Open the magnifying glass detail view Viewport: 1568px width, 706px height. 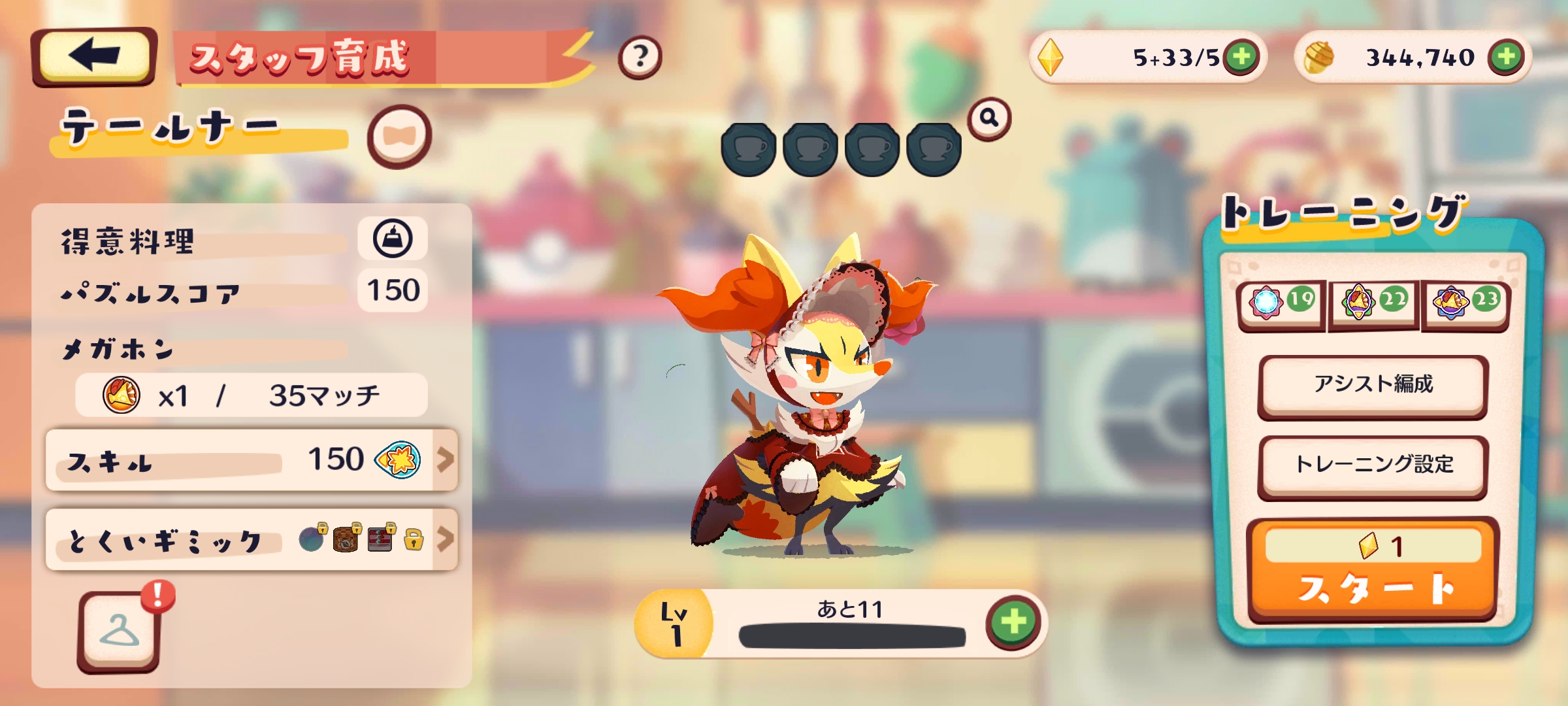(989, 118)
